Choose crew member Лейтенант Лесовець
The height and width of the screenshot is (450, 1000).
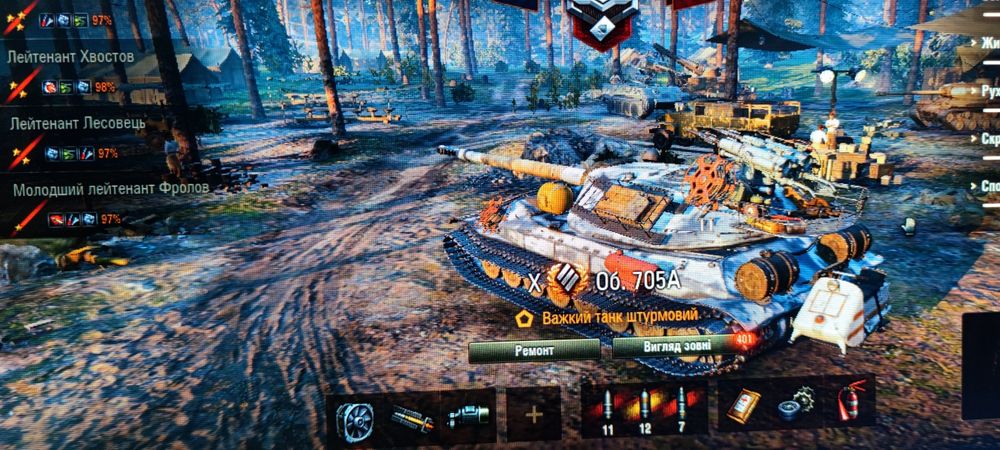click(78, 123)
